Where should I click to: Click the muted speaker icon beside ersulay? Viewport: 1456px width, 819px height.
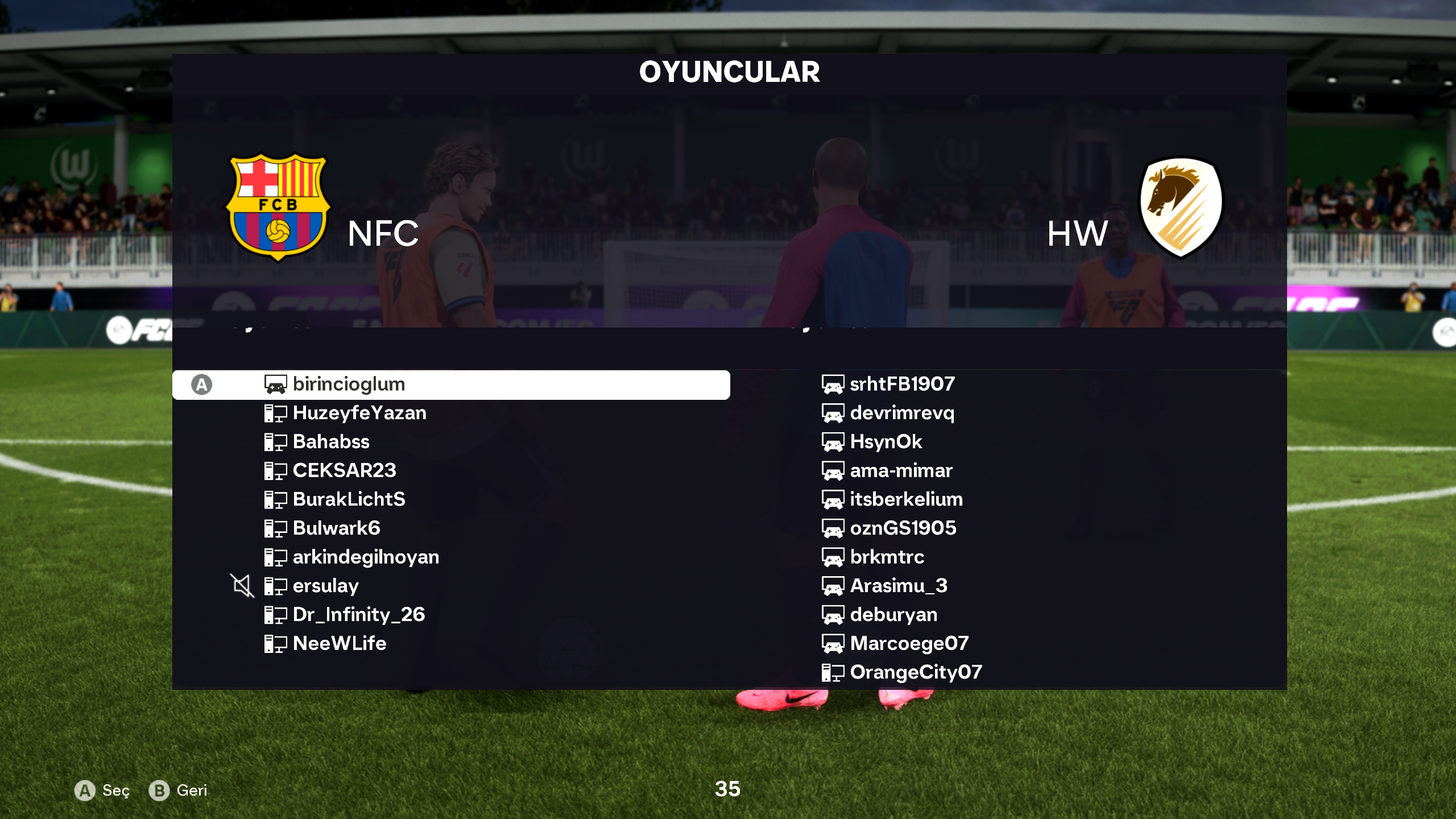pyautogui.click(x=242, y=585)
